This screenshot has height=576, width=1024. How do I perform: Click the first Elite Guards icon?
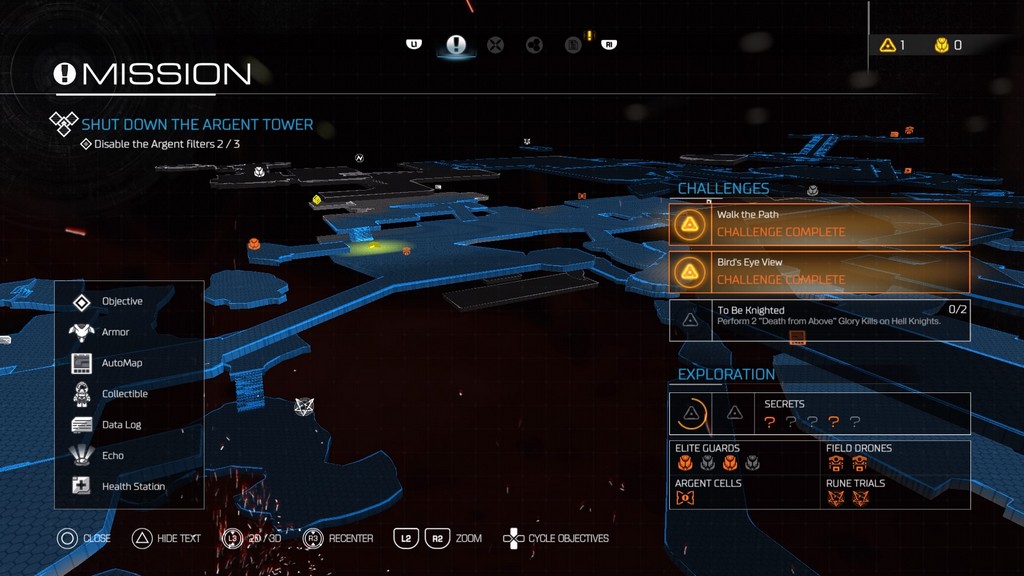click(x=685, y=463)
